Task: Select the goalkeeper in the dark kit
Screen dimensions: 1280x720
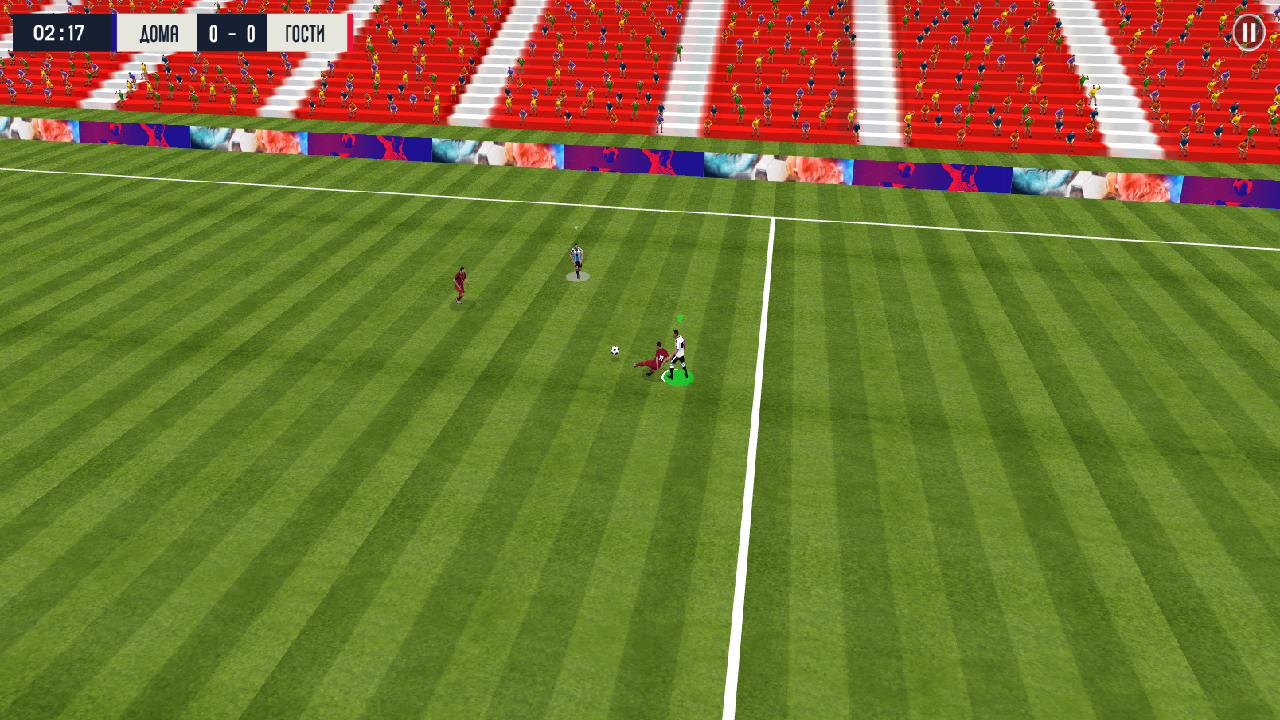Action: pyautogui.click(x=575, y=258)
